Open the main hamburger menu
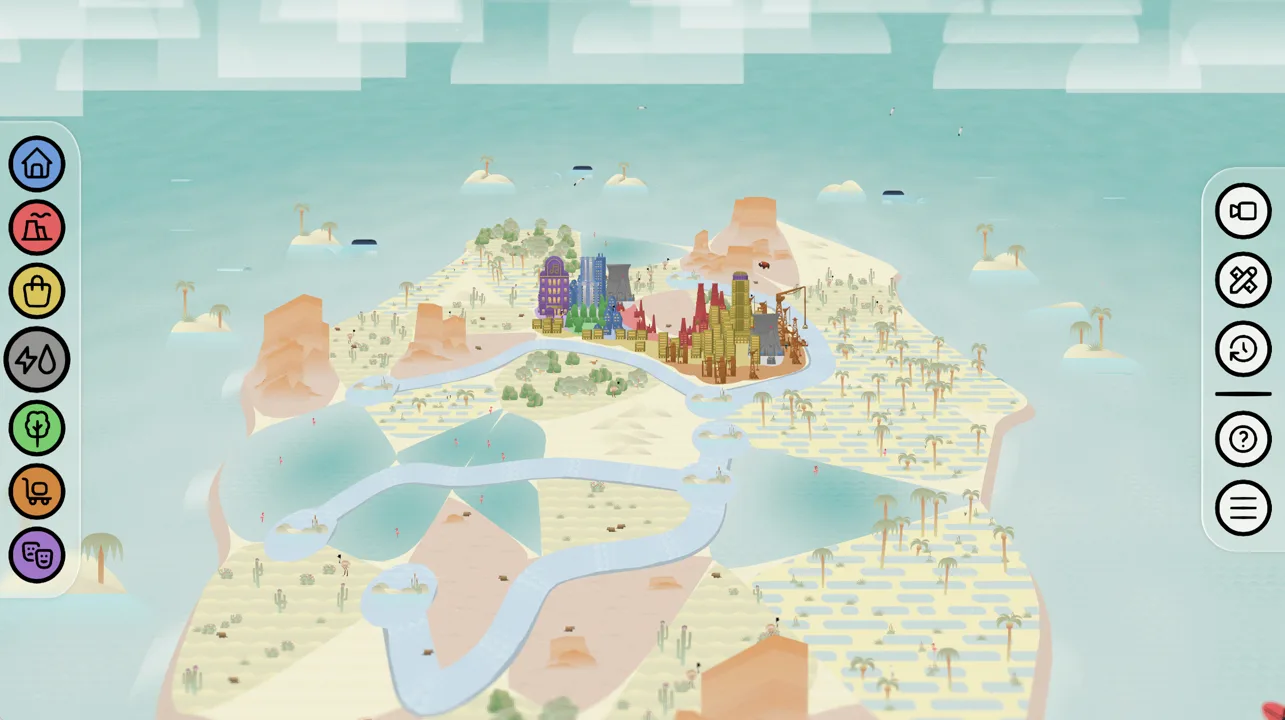The width and height of the screenshot is (1285, 720). (1242, 507)
